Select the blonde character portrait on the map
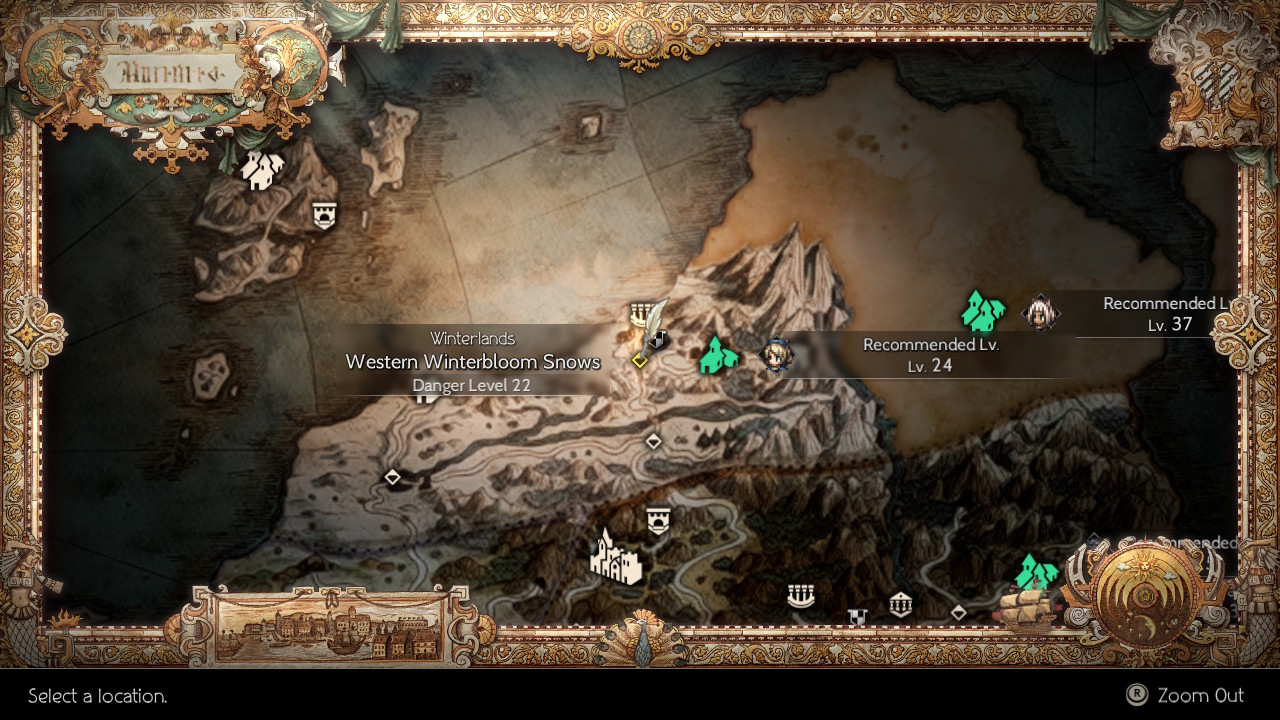 tap(776, 356)
